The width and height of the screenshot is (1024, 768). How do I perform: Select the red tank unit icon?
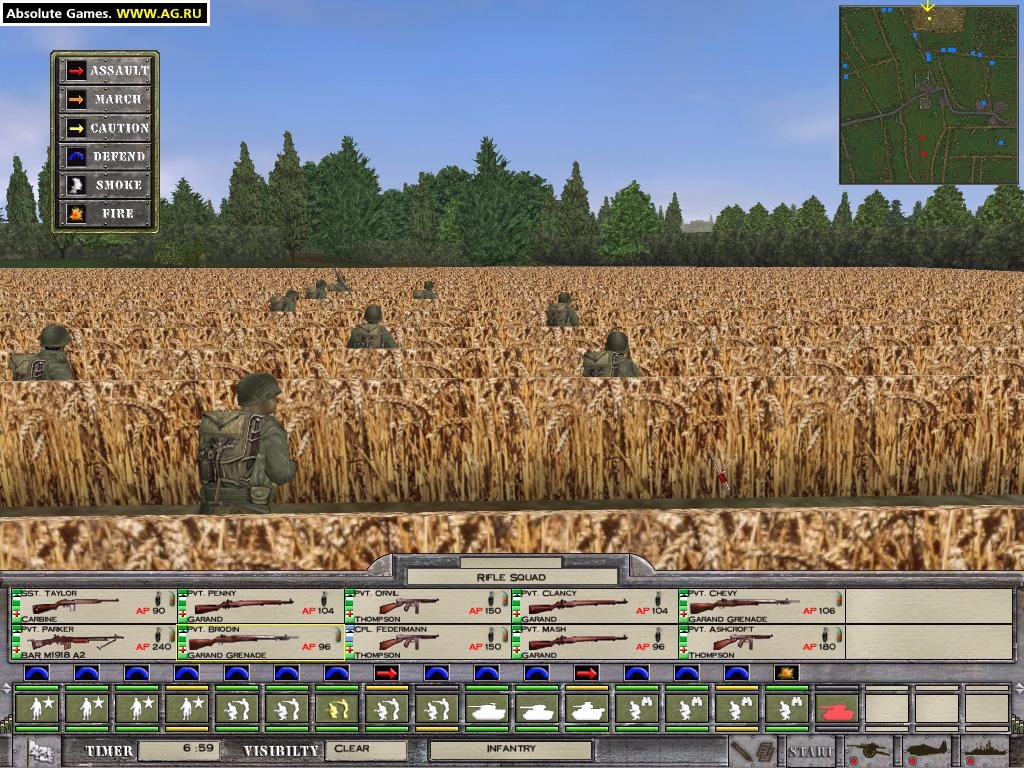[x=837, y=709]
